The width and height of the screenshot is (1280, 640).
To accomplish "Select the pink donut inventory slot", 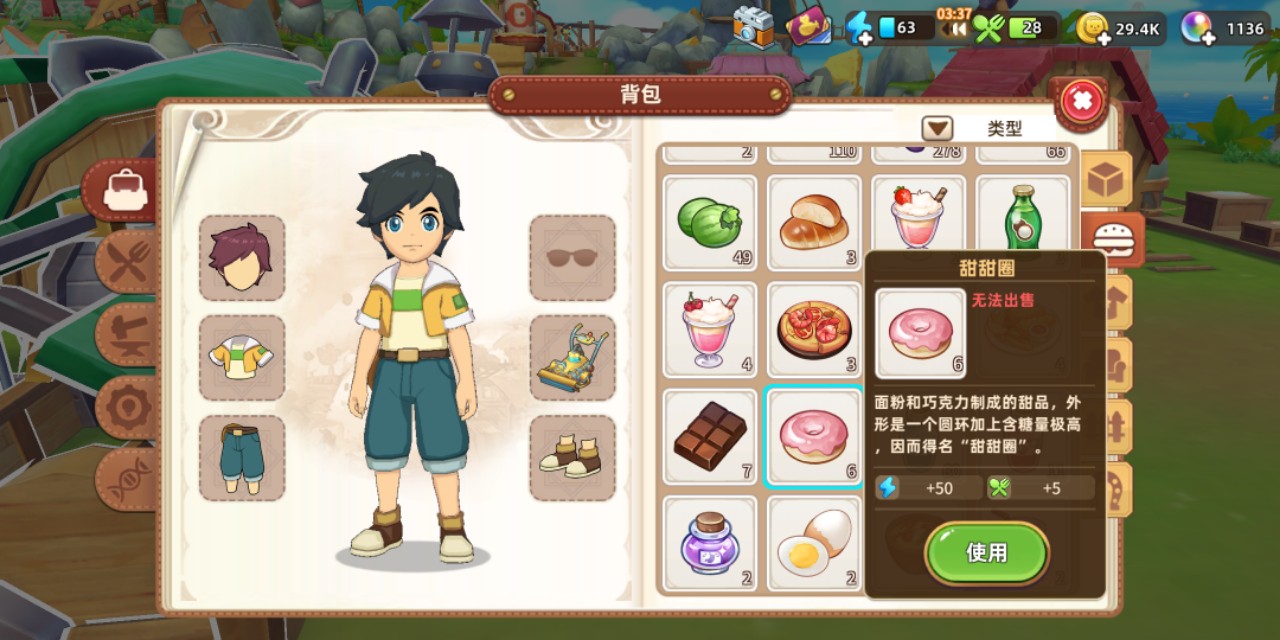I will coord(814,436).
